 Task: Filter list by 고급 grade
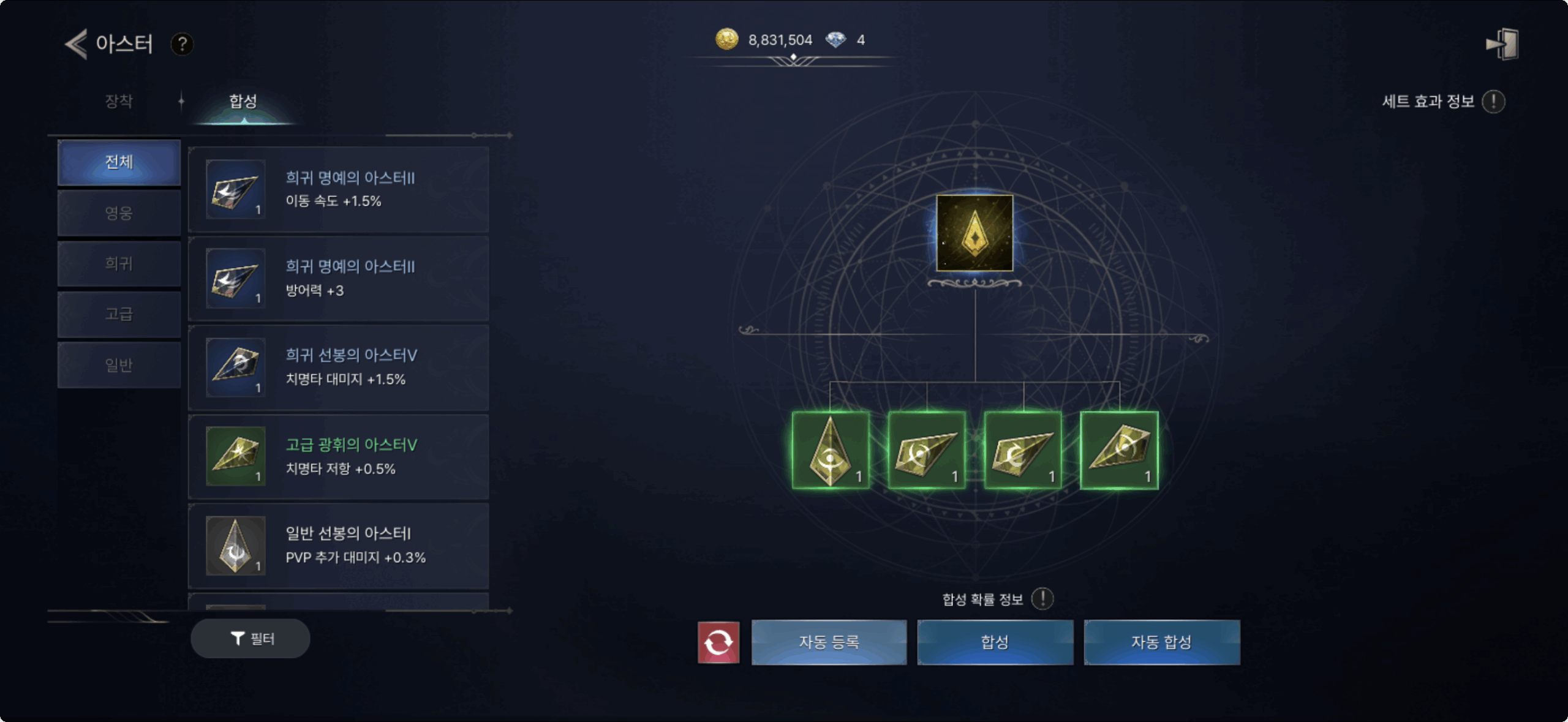pos(119,314)
